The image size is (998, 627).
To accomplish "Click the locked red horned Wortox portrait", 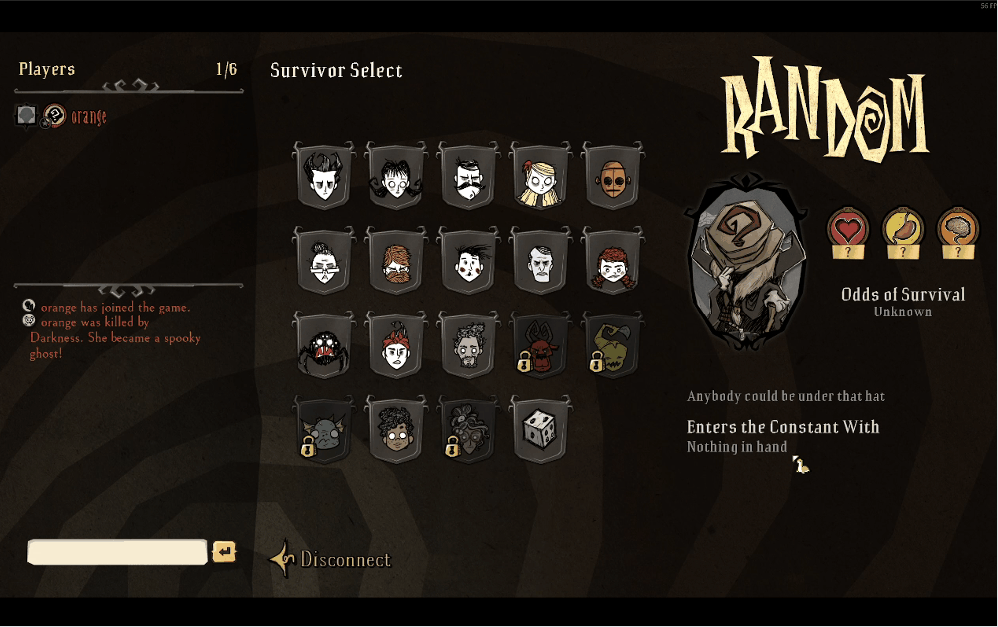I will (540, 347).
